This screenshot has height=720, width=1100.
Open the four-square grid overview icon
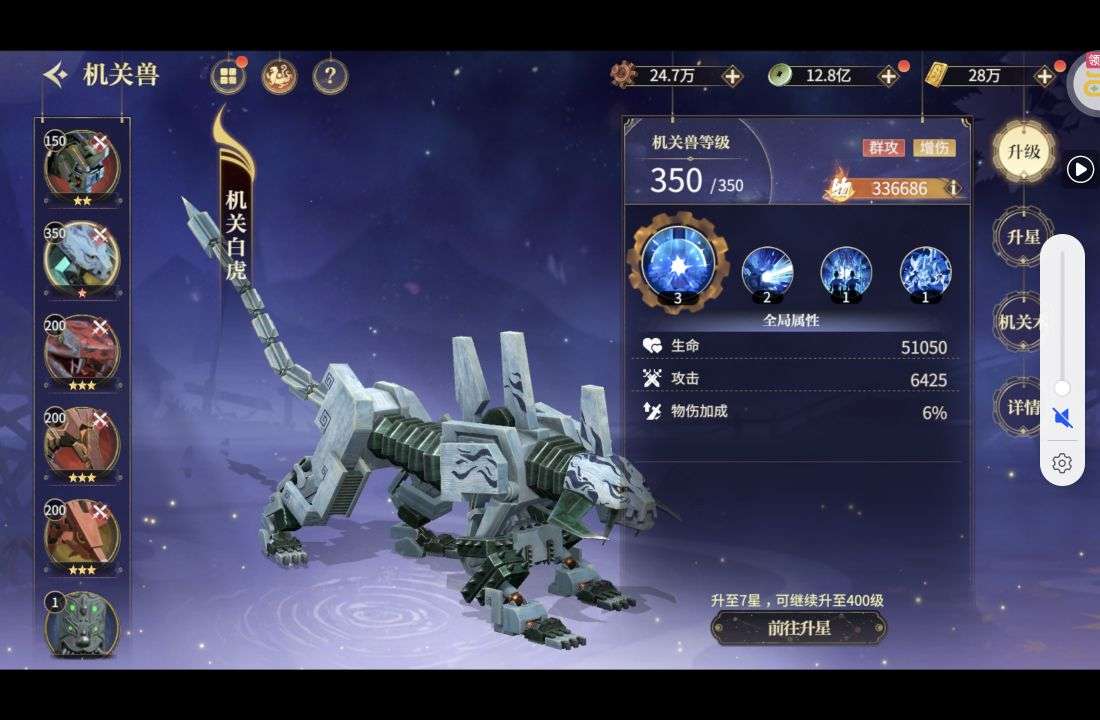coord(229,76)
